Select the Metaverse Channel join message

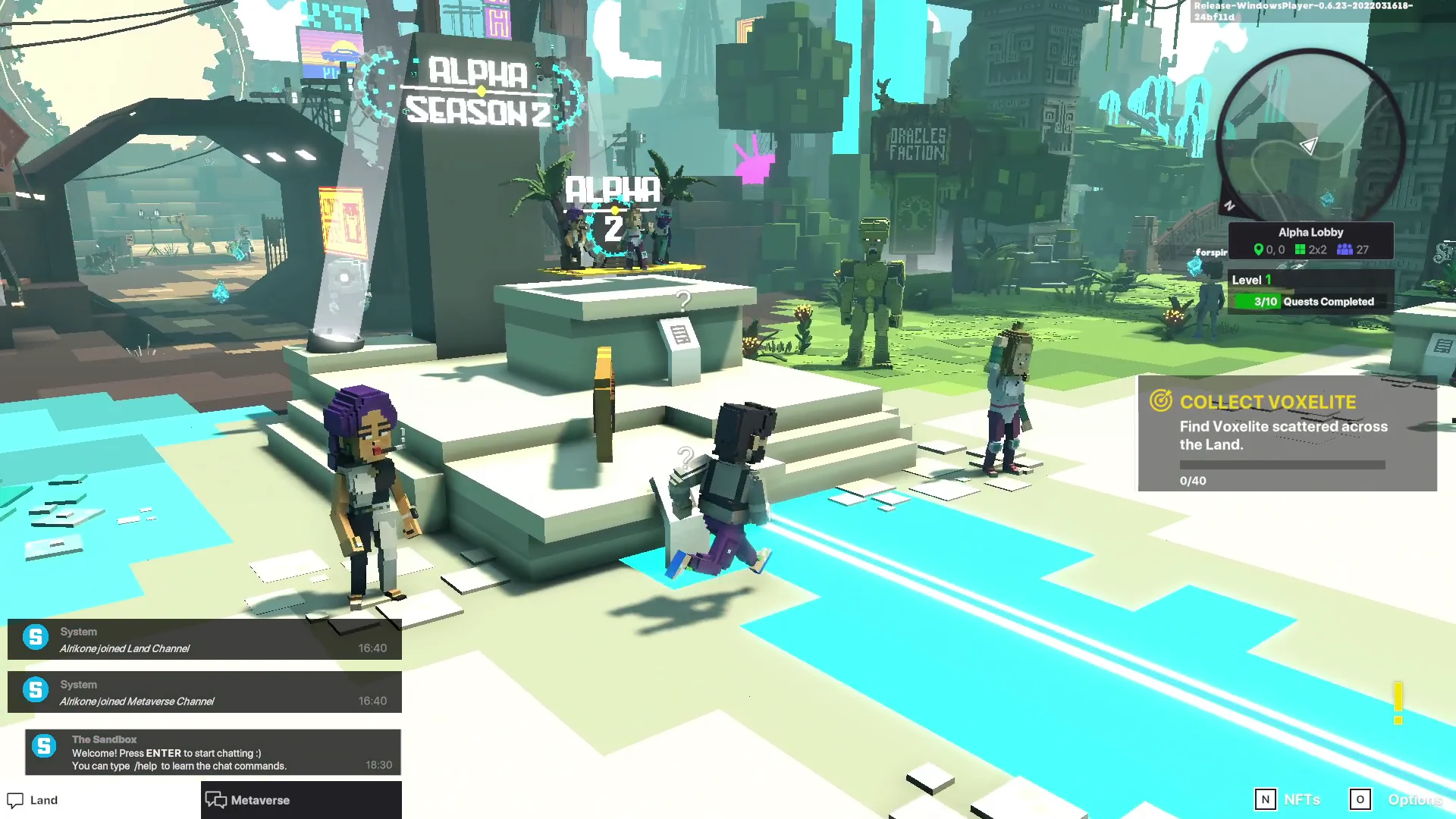pos(205,692)
